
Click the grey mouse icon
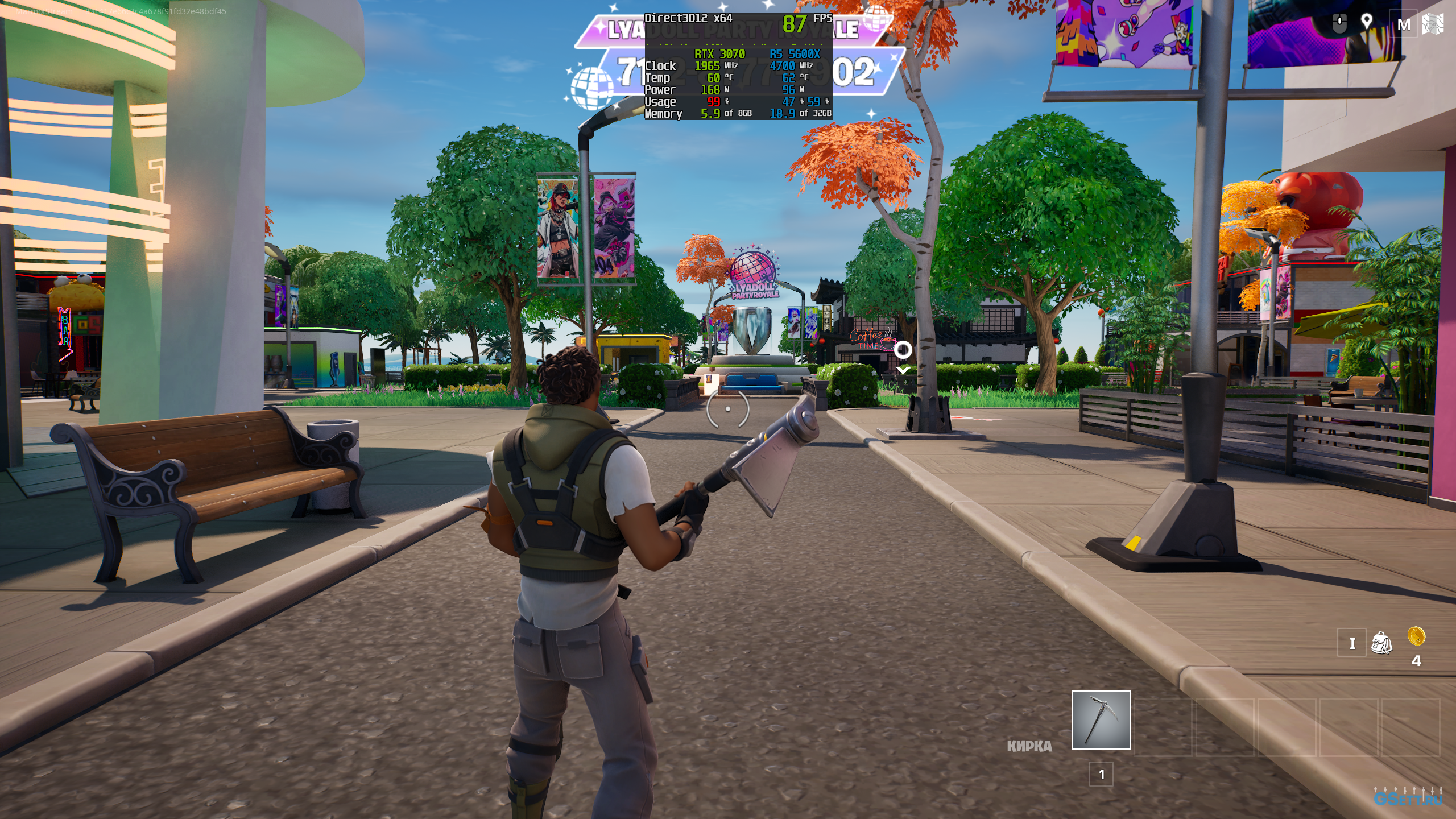[1339, 24]
